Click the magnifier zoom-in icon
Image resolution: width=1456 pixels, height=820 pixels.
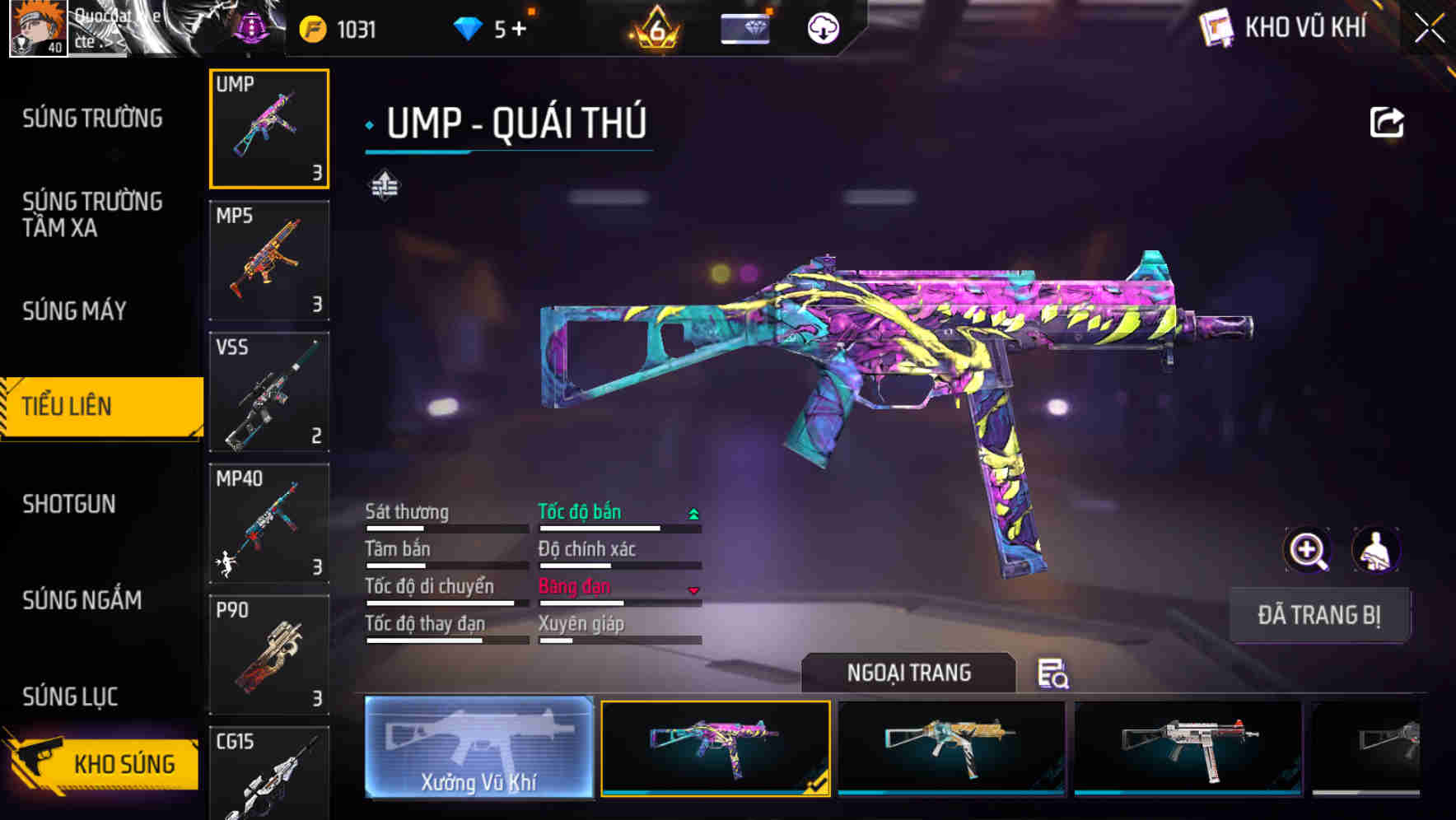pyautogui.click(x=1307, y=550)
